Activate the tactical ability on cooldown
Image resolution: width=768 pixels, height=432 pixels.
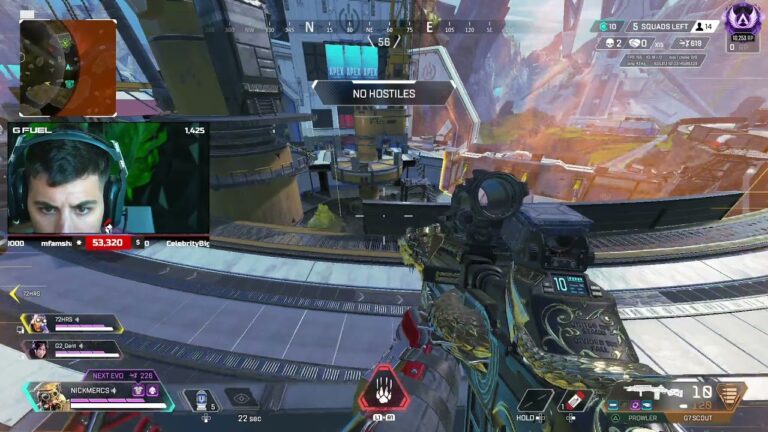coord(241,398)
